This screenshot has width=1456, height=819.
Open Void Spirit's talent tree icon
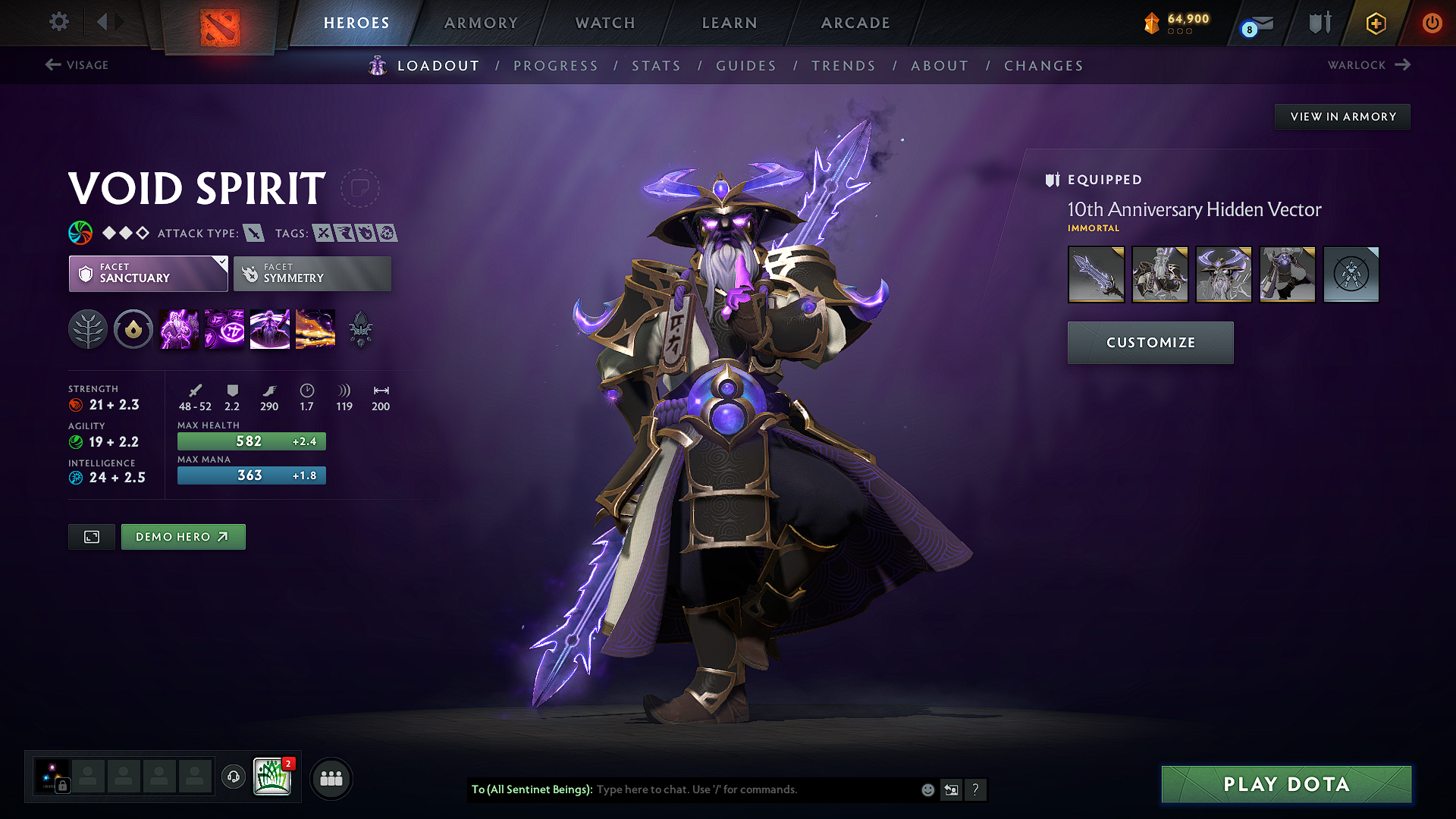(89, 328)
